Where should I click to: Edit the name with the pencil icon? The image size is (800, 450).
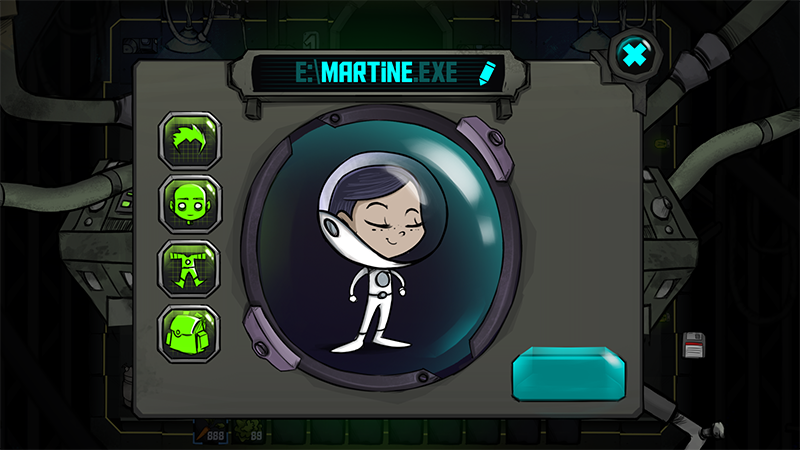tap(487, 73)
